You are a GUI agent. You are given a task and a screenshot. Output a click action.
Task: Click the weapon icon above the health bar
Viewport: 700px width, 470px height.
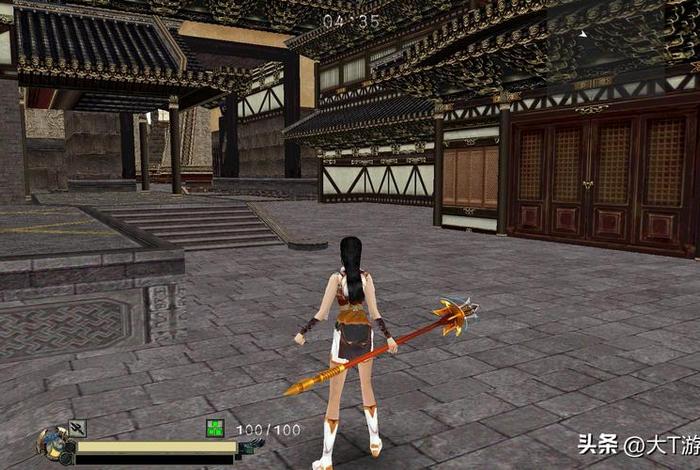coord(78,428)
